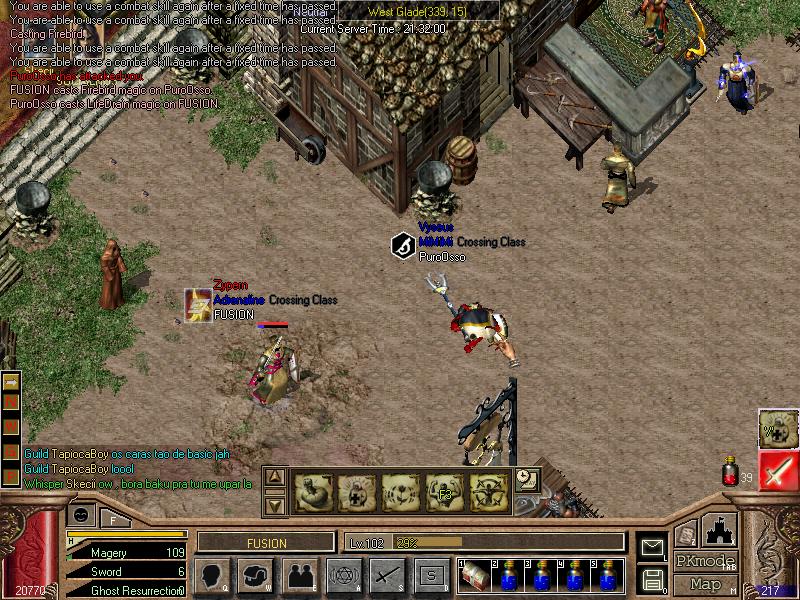Open the mail envelope icon
This screenshot has width=800, height=600.
click(652, 547)
